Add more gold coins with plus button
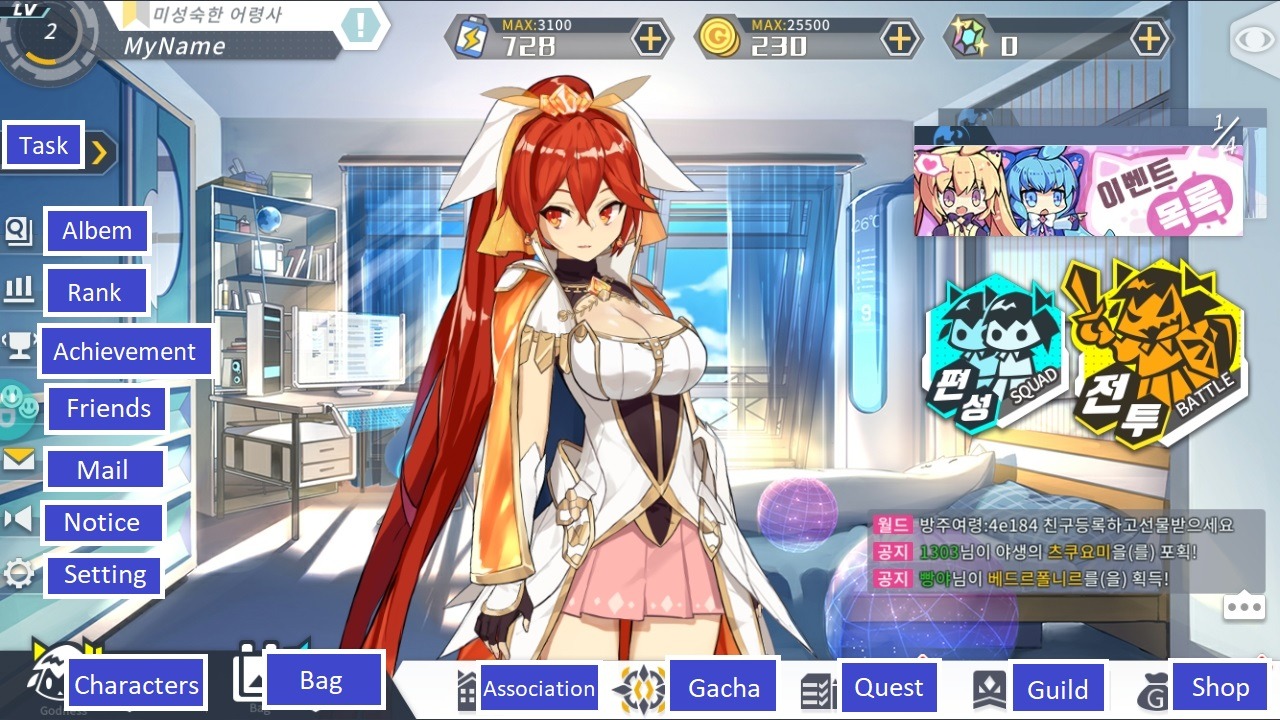The height and width of the screenshot is (720, 1280). (x=900, y=39)
